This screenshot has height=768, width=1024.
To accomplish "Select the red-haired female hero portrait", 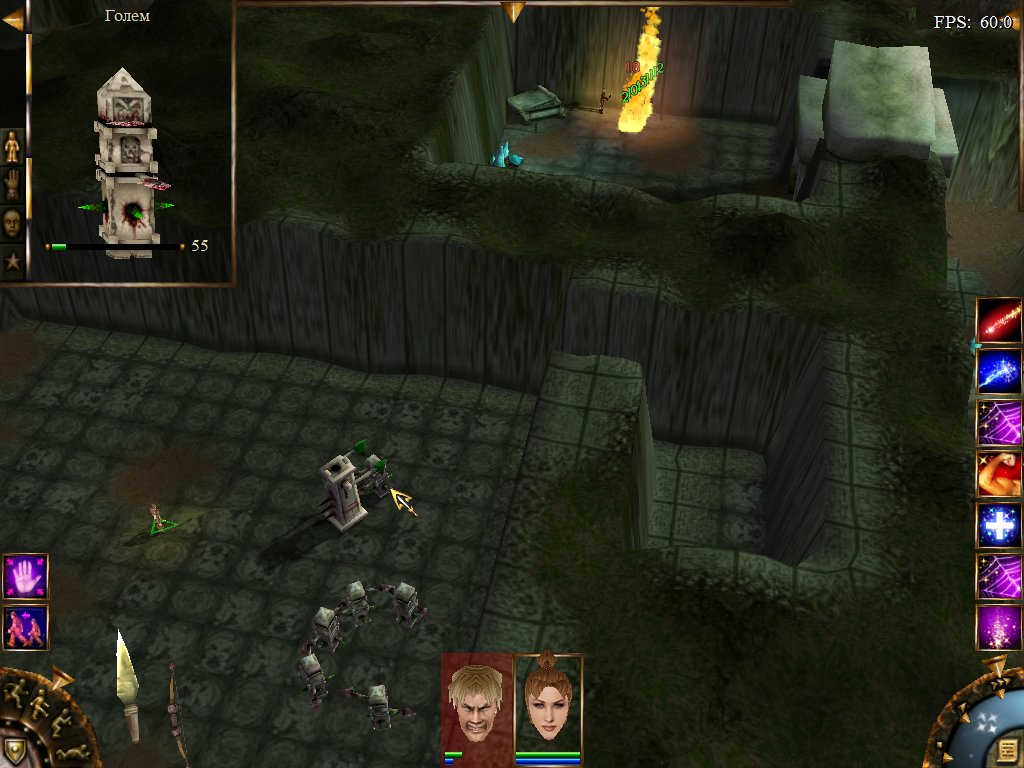I will coord(547,700).
